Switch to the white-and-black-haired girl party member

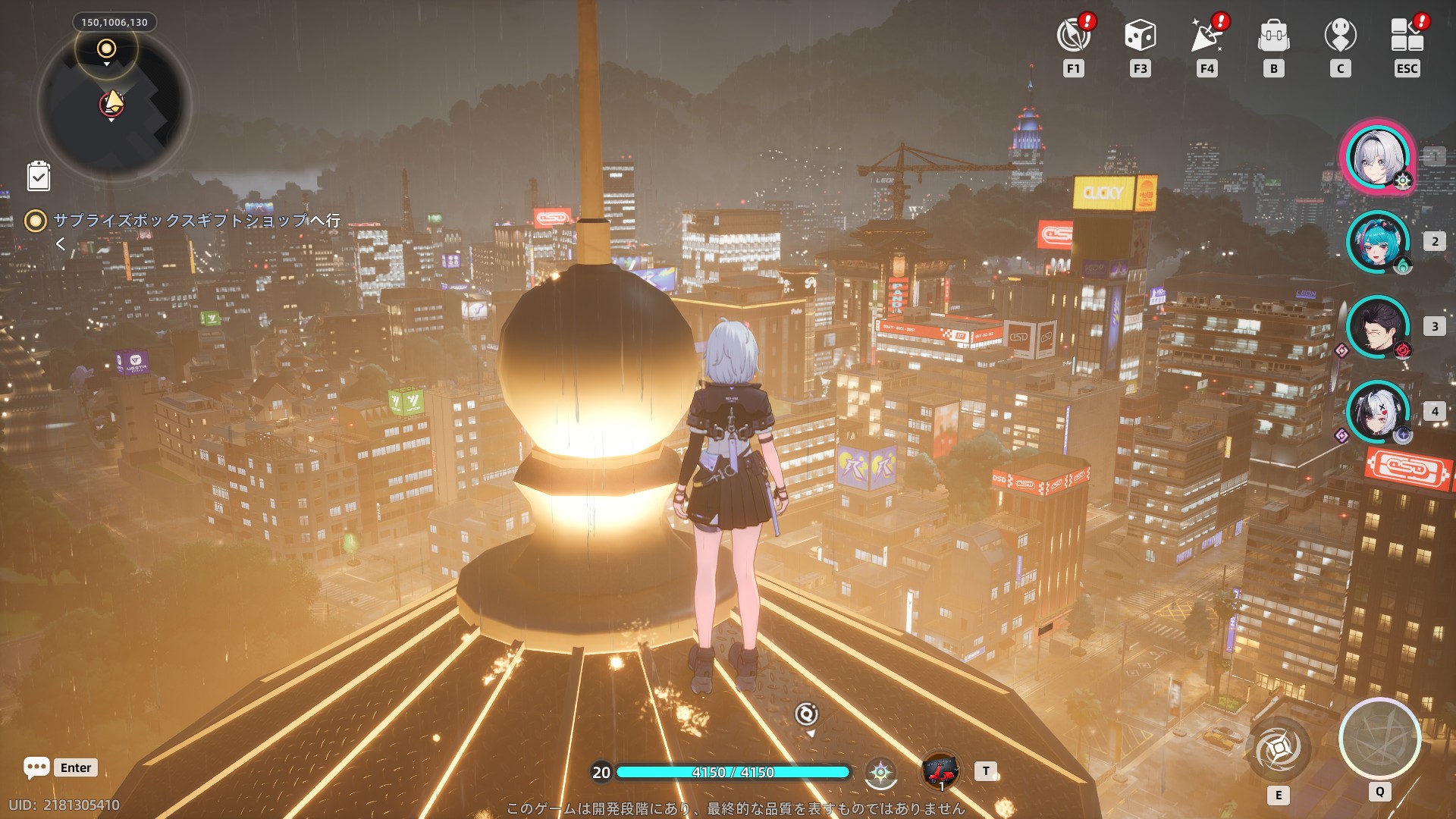(1377, 413)
